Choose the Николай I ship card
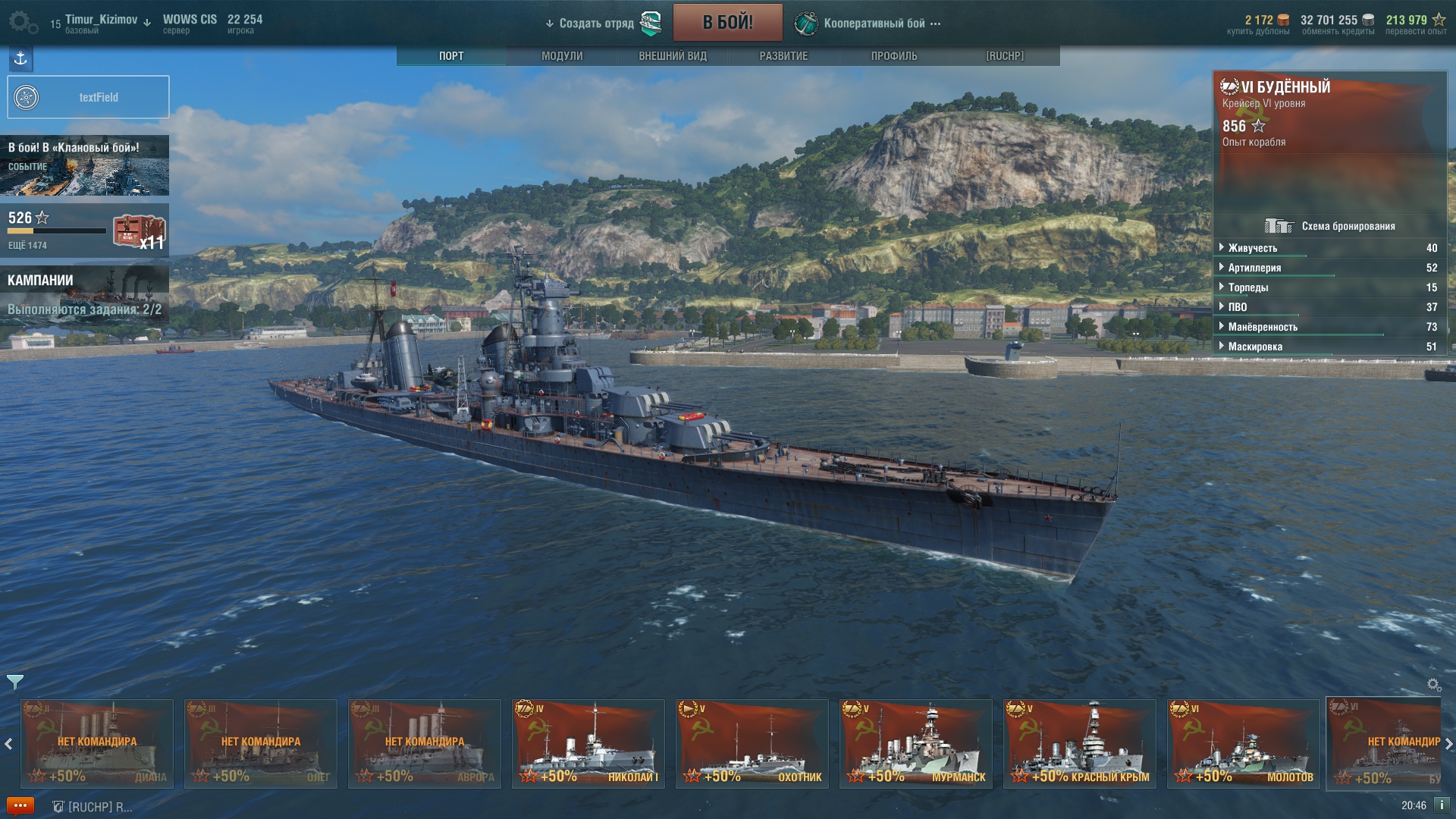Viewport: 1456px width, 819px height. click(588, 744)
